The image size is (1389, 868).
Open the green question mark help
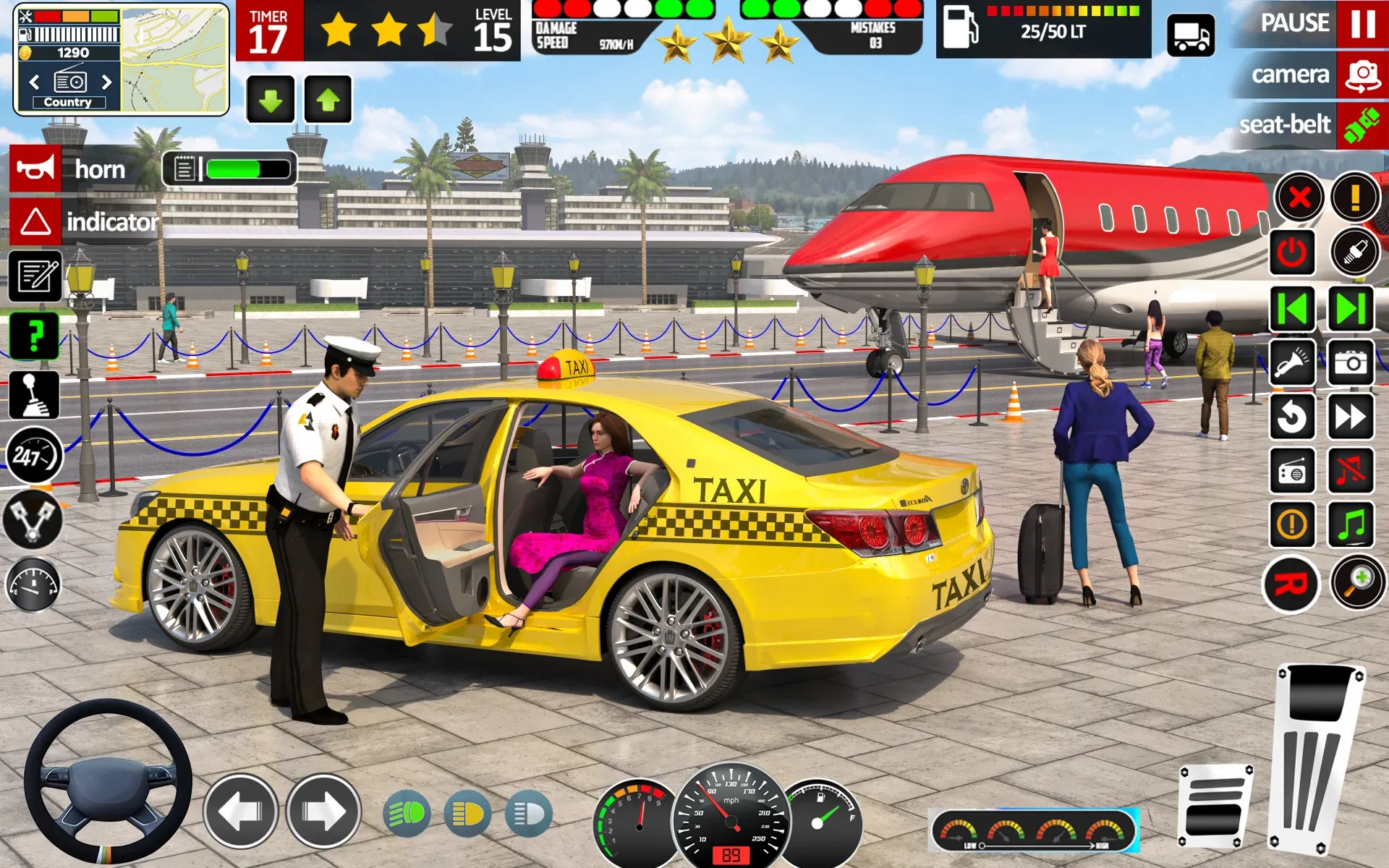click(x=34, y=336)
